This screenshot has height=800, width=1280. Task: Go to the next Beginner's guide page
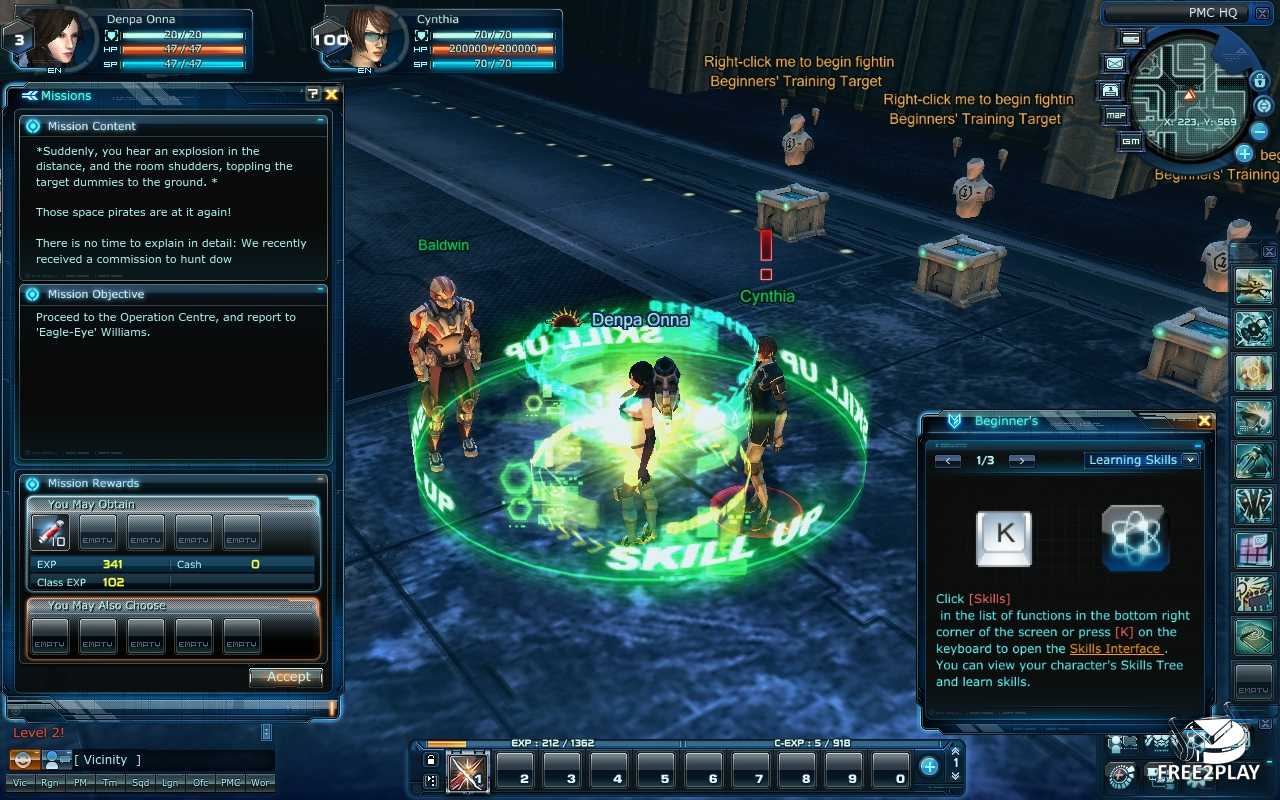pyautogui.click(x=1021, y=460)
